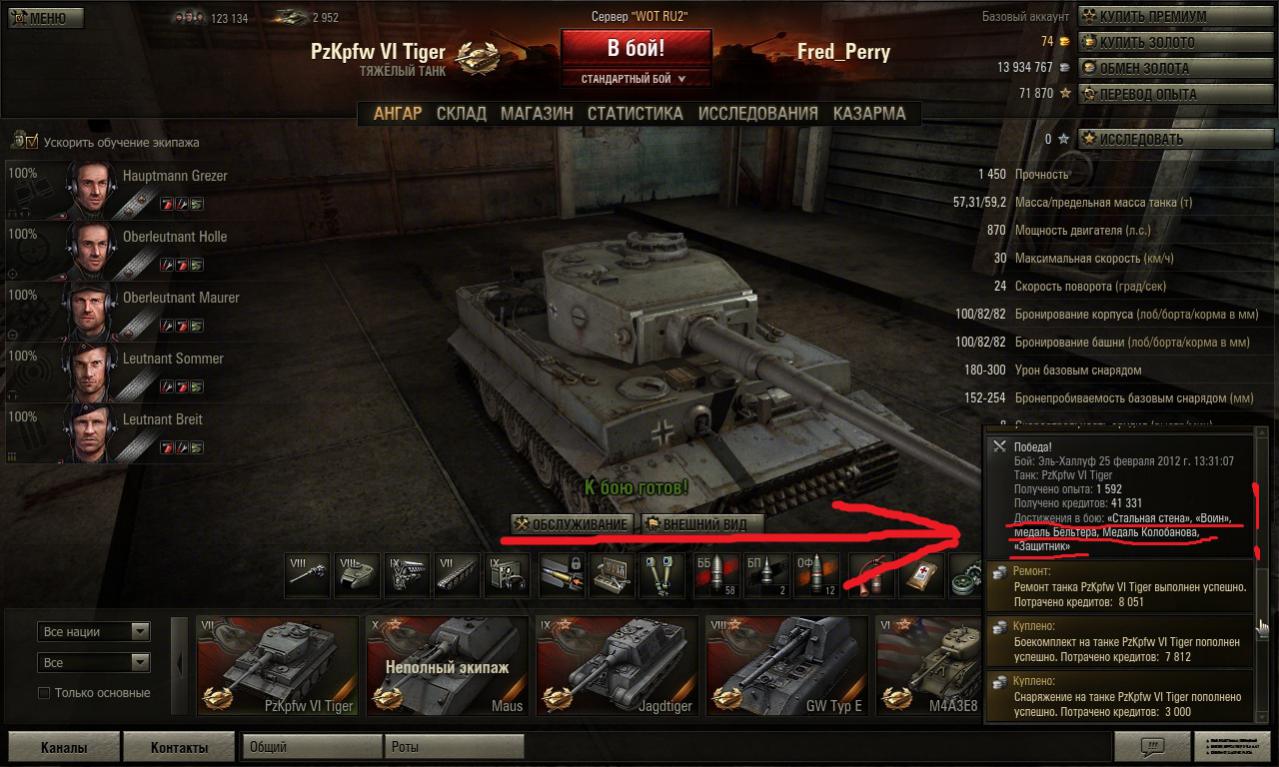Close the Победа! battle result notification
Screen dimensions: 1279x767
click(x=998, y=446)
